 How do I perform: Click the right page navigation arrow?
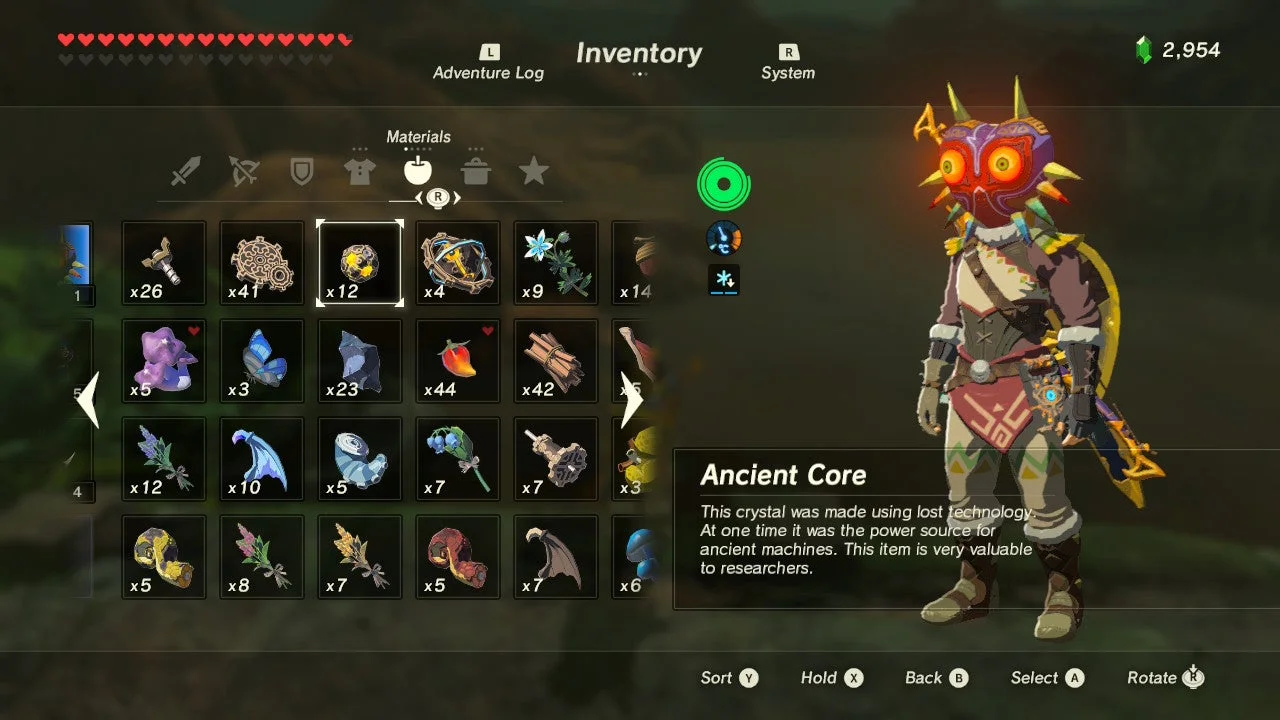pos(633,400)
